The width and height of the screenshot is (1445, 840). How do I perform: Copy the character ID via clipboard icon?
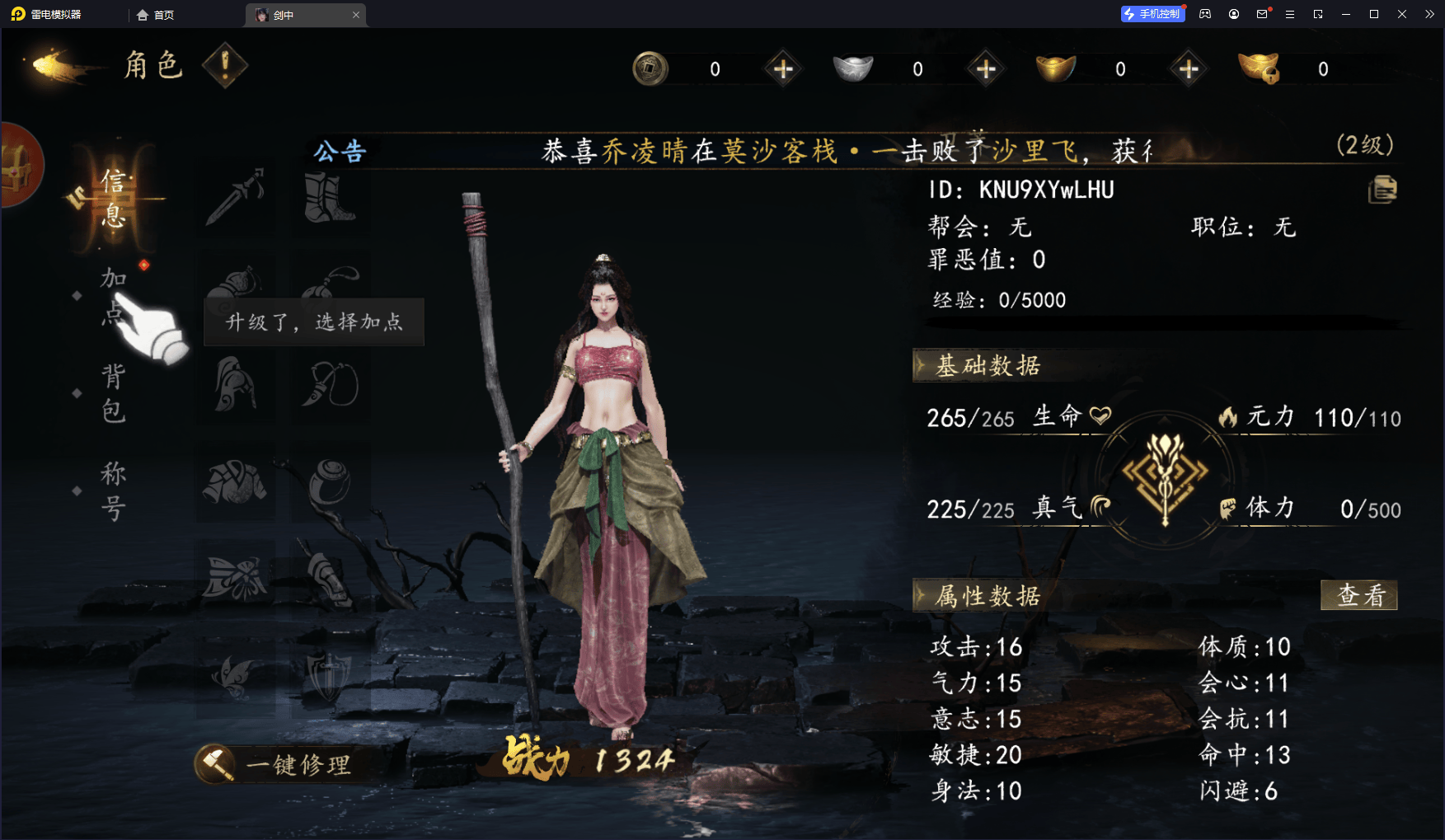pos(1383,190)
